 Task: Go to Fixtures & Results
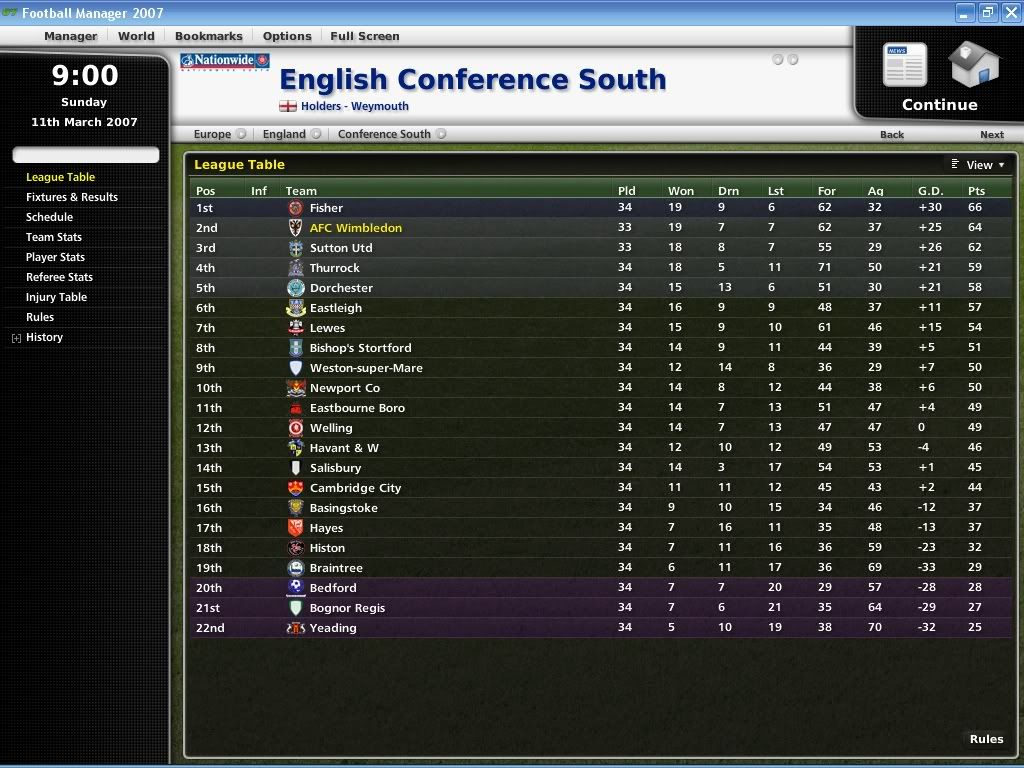coord(72,197)
